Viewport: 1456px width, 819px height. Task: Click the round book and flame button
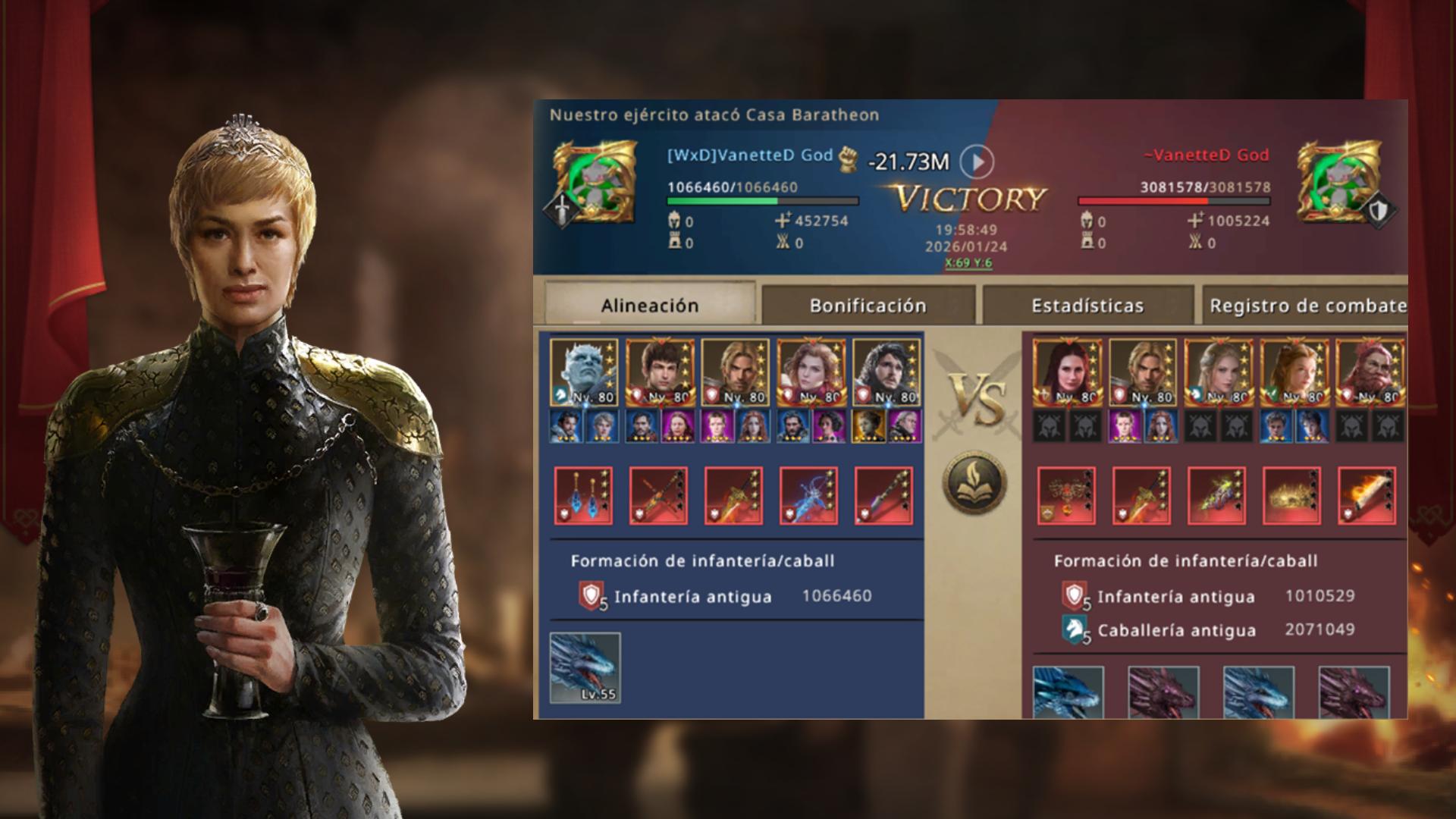(974, 482)
